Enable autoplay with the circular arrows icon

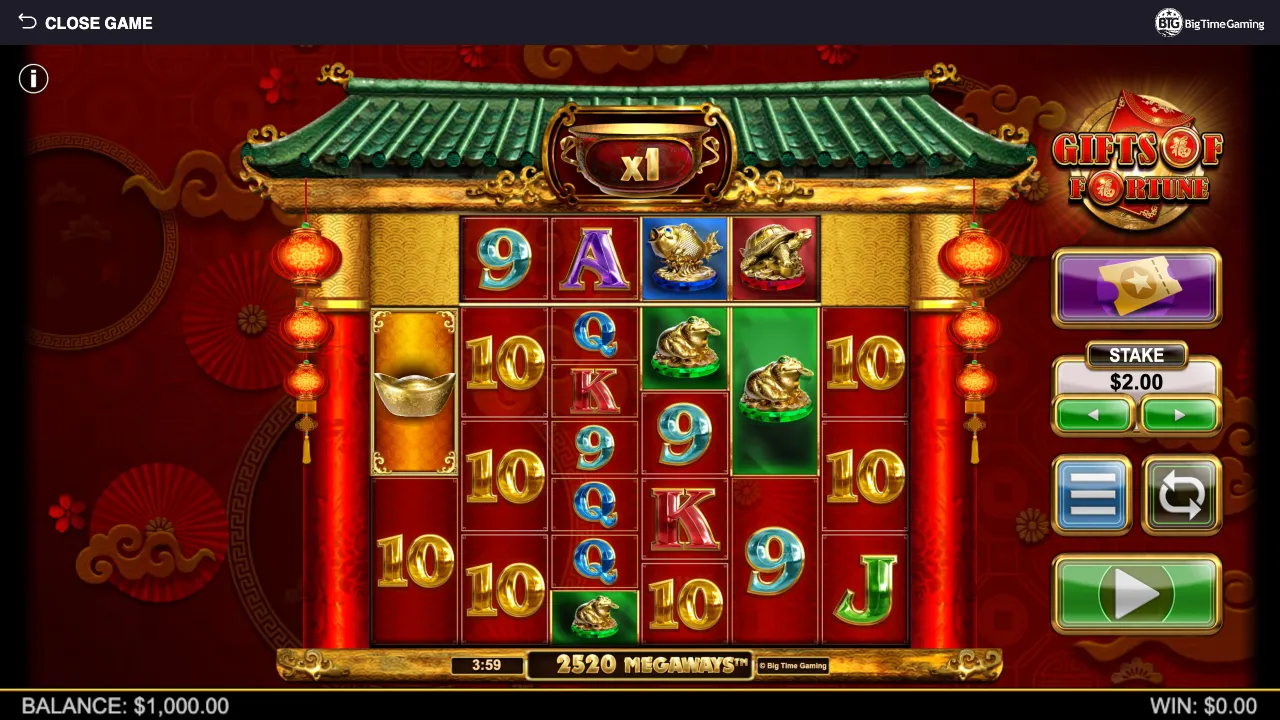(x=1180, y=494)
